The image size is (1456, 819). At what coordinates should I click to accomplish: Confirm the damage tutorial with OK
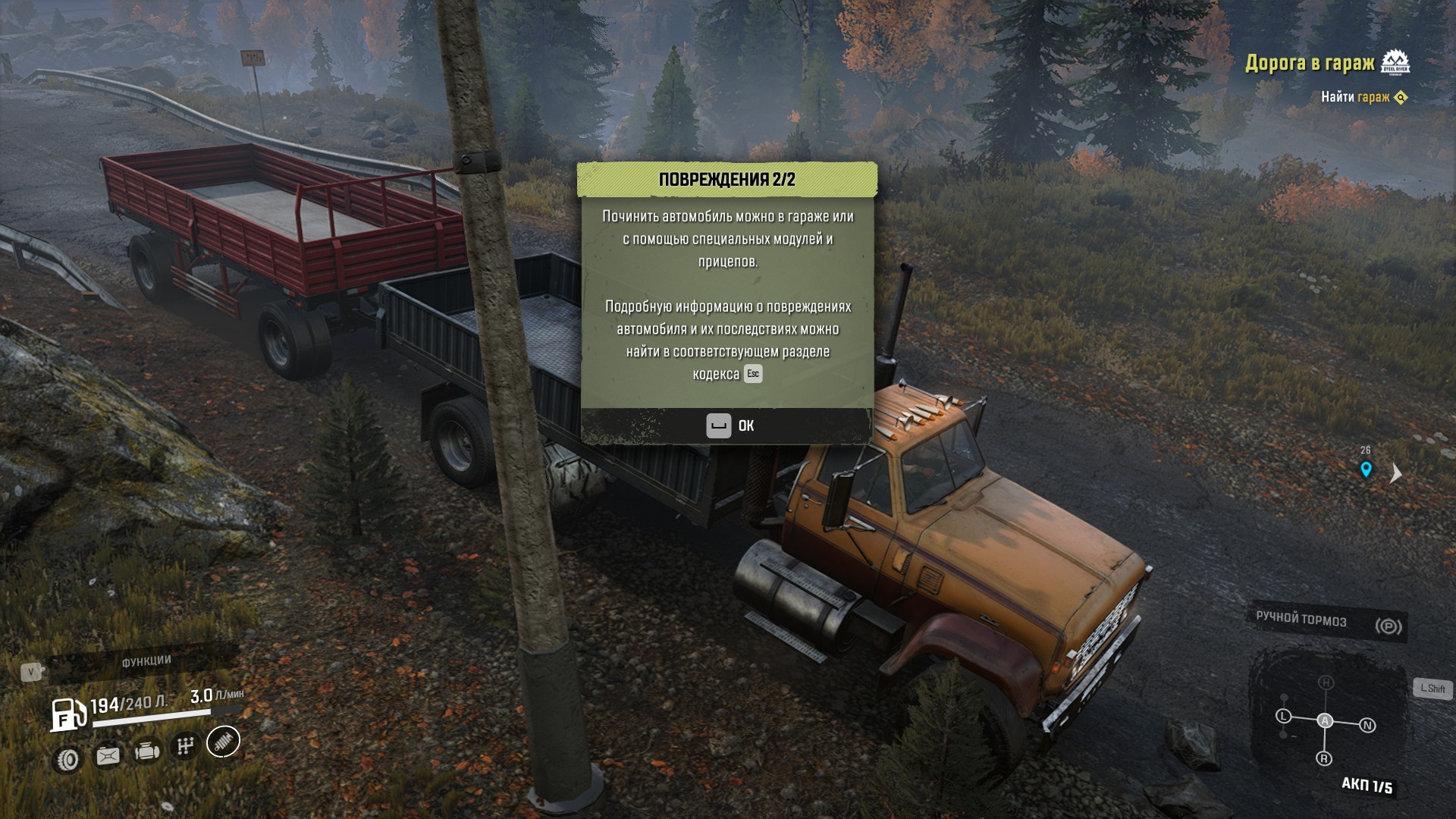point(729,425)
